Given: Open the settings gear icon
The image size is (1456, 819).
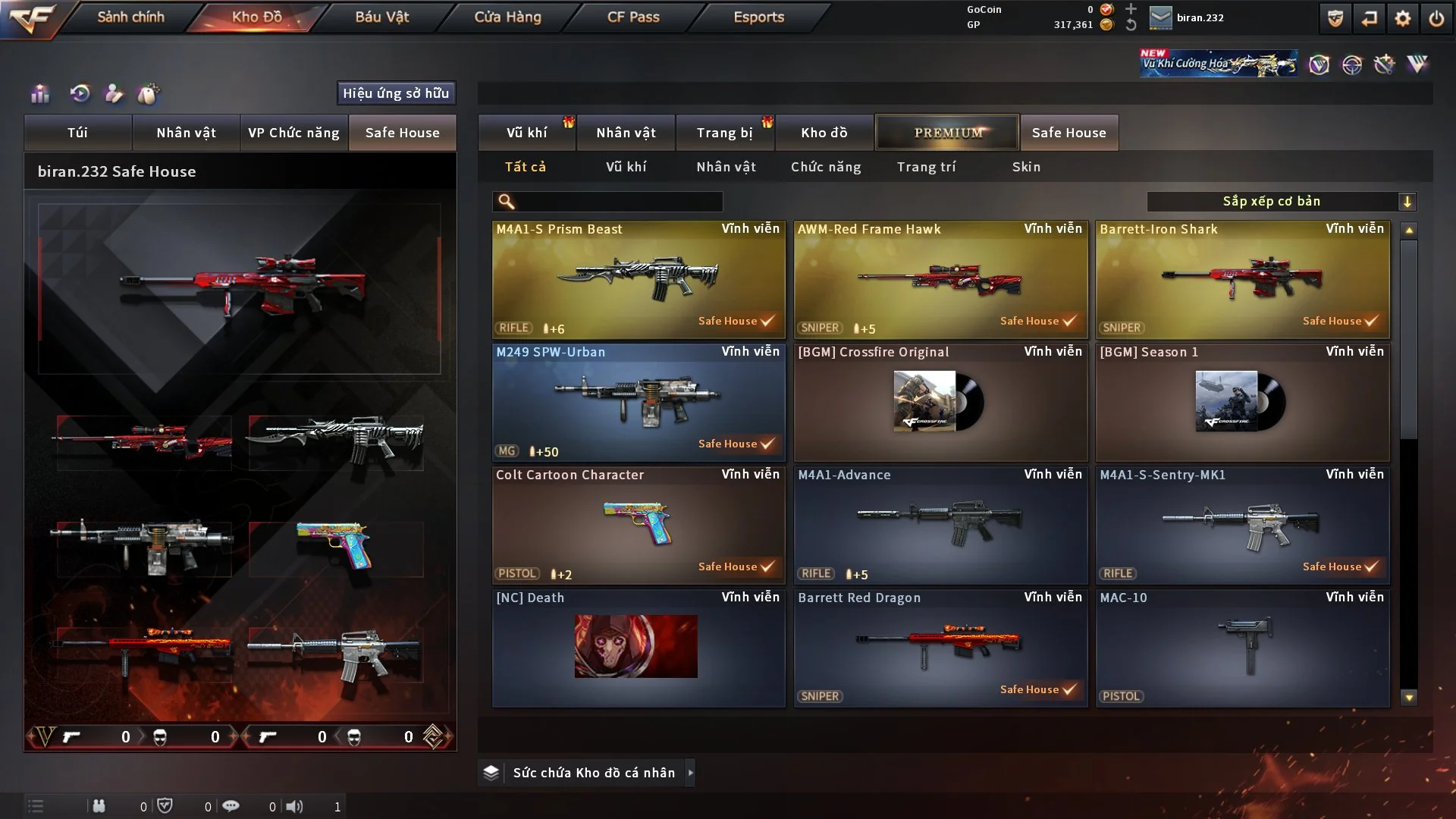Looking at the screenshot, I should pyautogui.click(x=1402, y=18).
